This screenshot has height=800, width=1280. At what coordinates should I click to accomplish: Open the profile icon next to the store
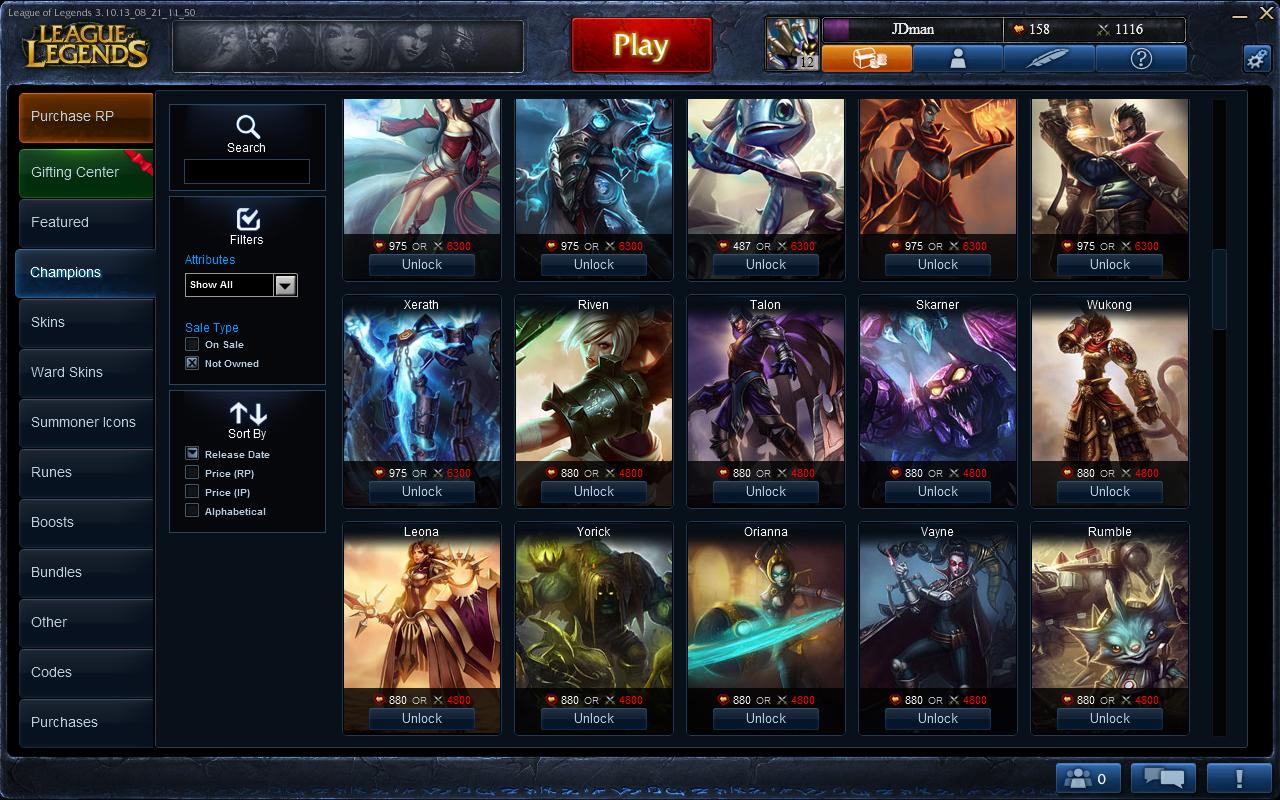tap(958, 59)
